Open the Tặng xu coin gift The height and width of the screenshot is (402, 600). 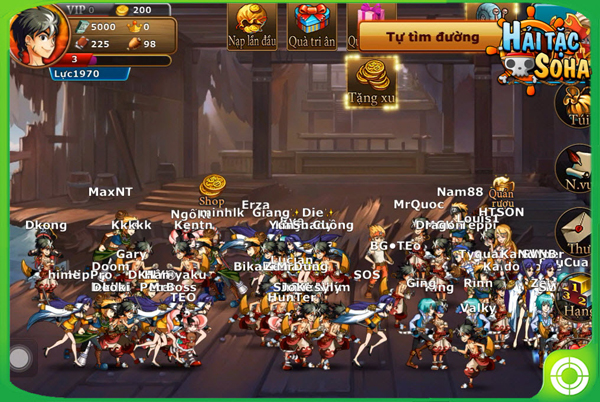pos(371,79)
